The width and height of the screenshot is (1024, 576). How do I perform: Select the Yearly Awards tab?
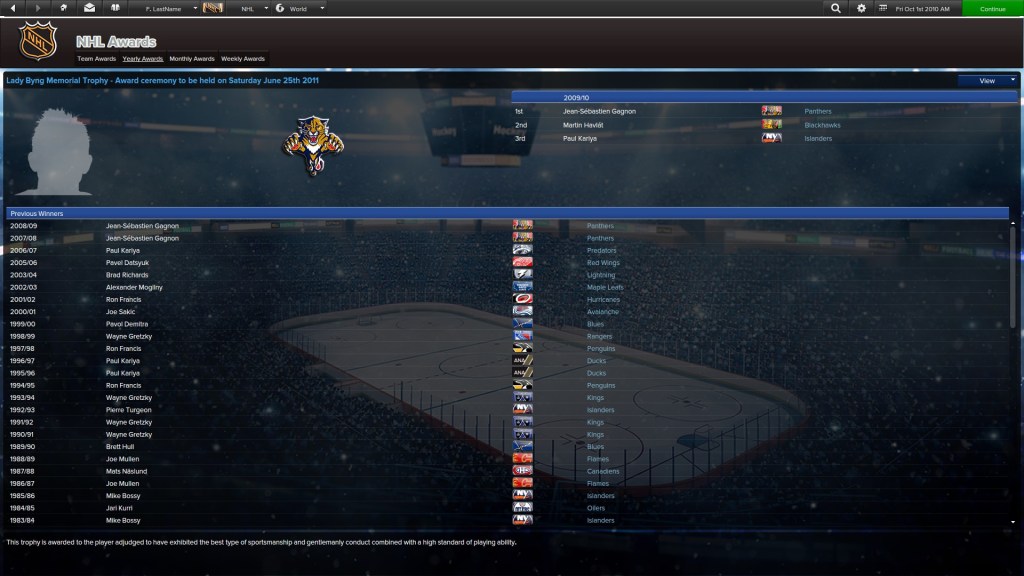coord(143,59)
